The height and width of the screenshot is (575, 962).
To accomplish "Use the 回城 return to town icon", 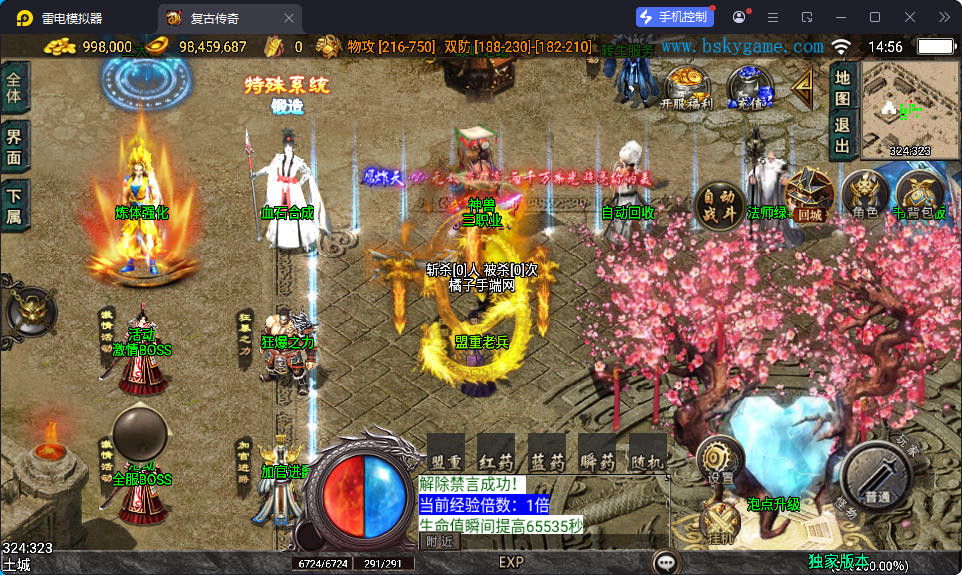I will coord(808,195).
